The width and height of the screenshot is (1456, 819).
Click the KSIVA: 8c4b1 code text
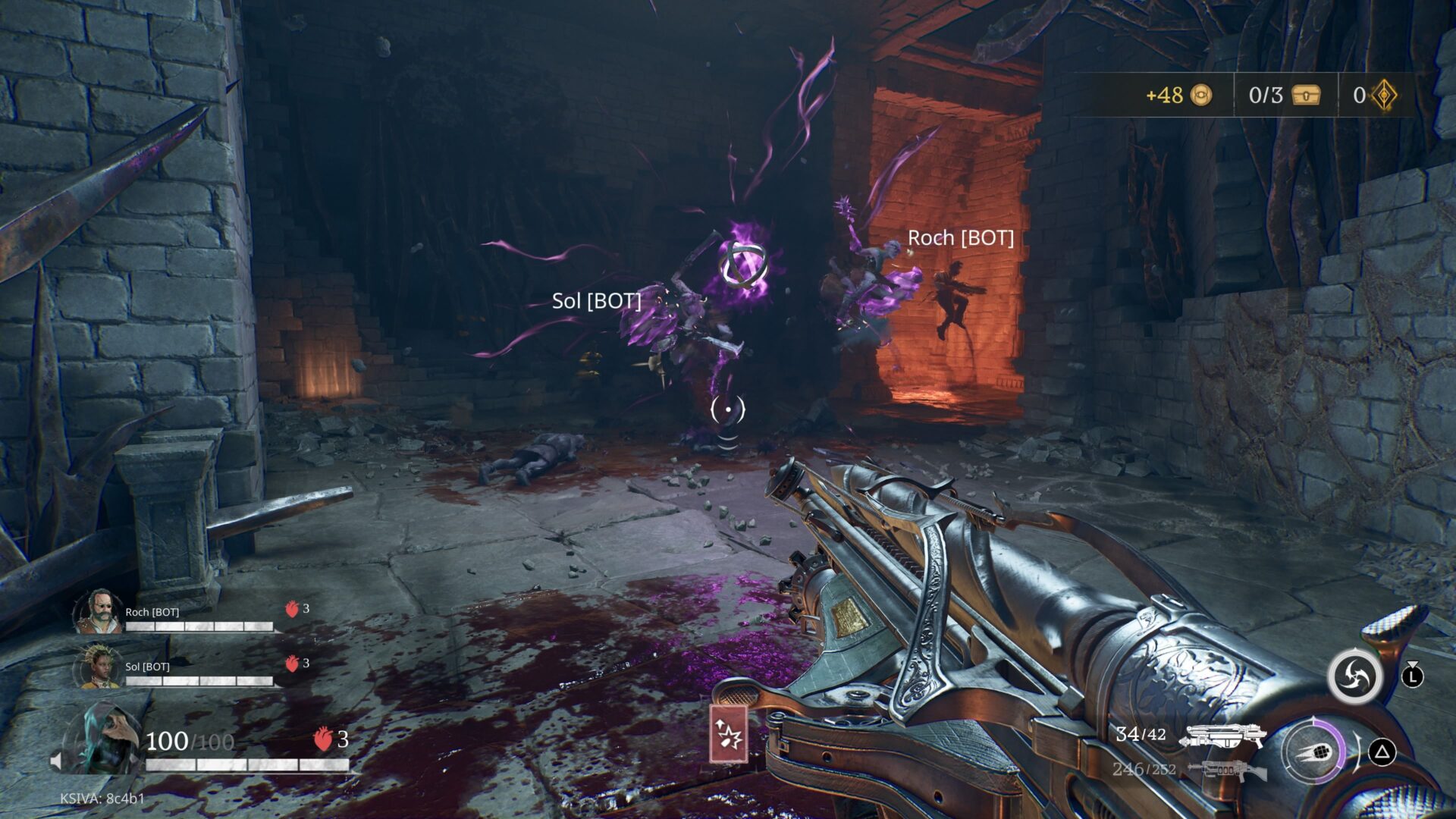[x=102, y=798]
